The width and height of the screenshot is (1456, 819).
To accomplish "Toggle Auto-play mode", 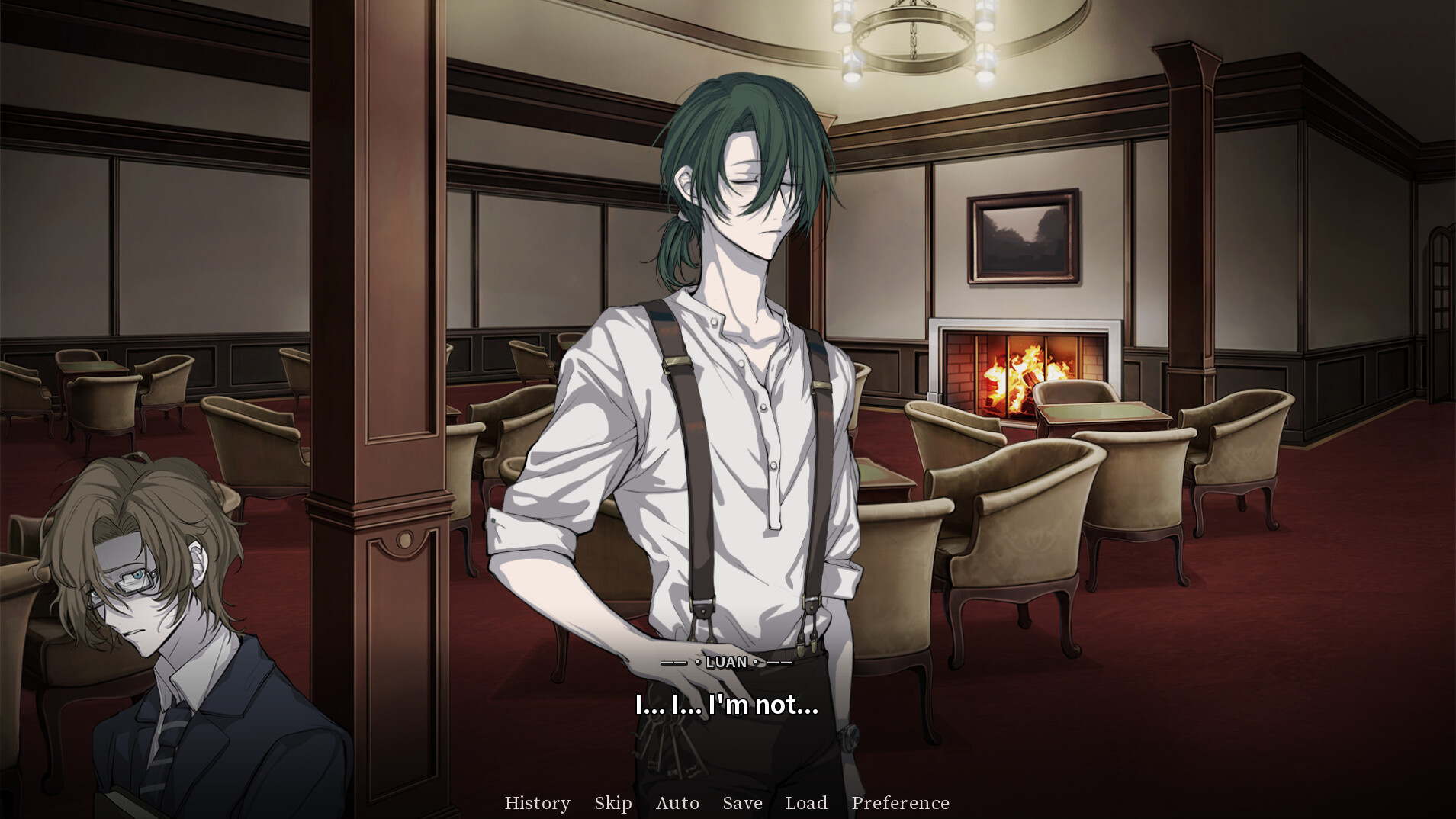I will [677, 802].
